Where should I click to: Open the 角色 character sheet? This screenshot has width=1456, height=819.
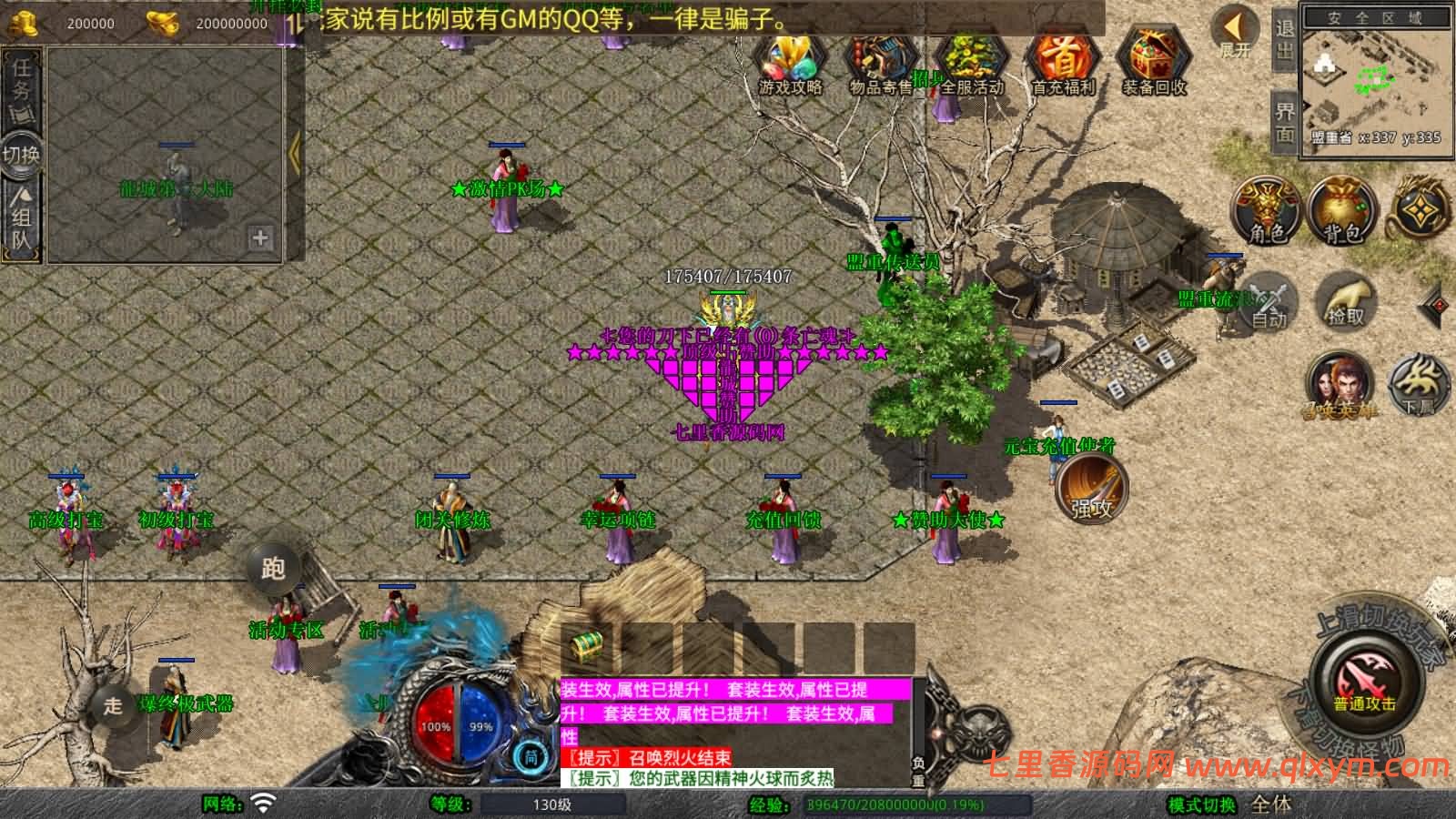tap(1266, 210)
